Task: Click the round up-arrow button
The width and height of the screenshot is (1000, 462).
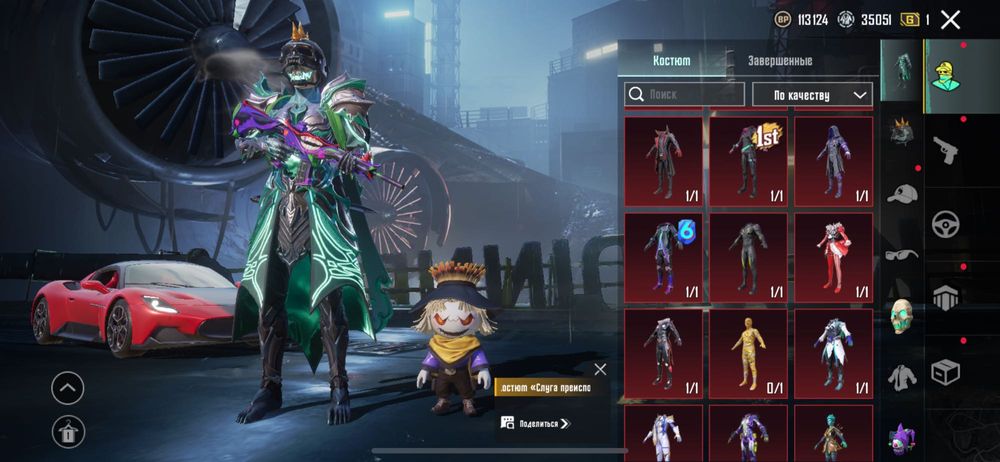Action: point(68,388)
